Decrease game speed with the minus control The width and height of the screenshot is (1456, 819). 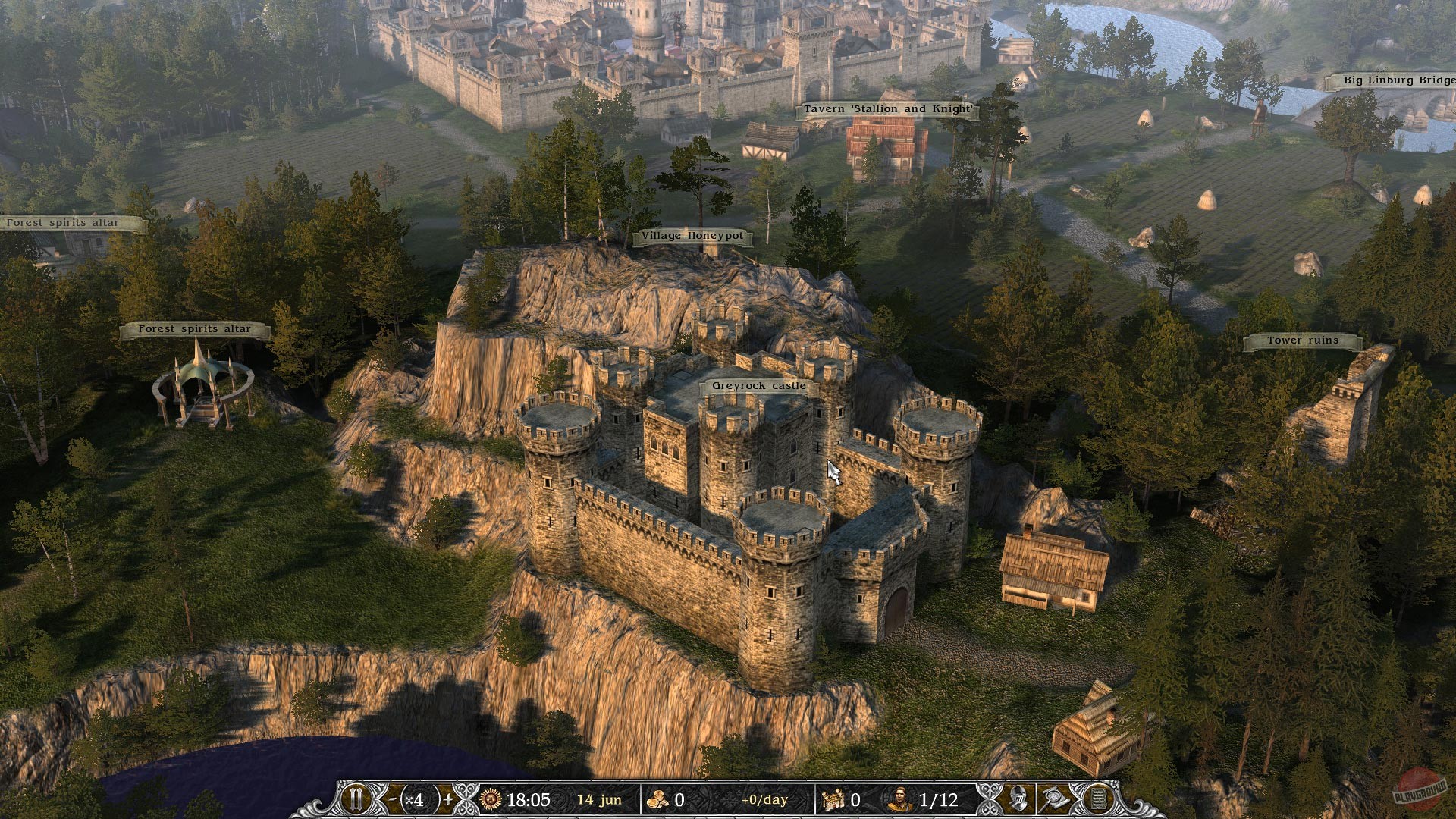(x=392, y=799)
